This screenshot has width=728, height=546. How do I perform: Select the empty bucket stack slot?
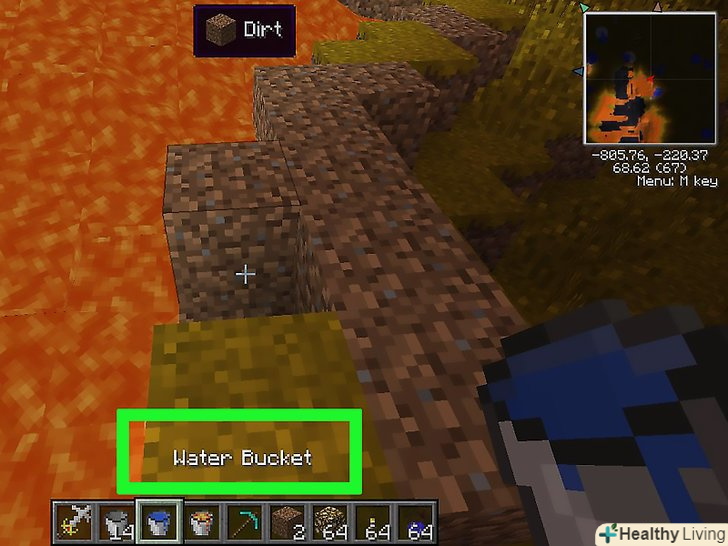click(116, 522)
